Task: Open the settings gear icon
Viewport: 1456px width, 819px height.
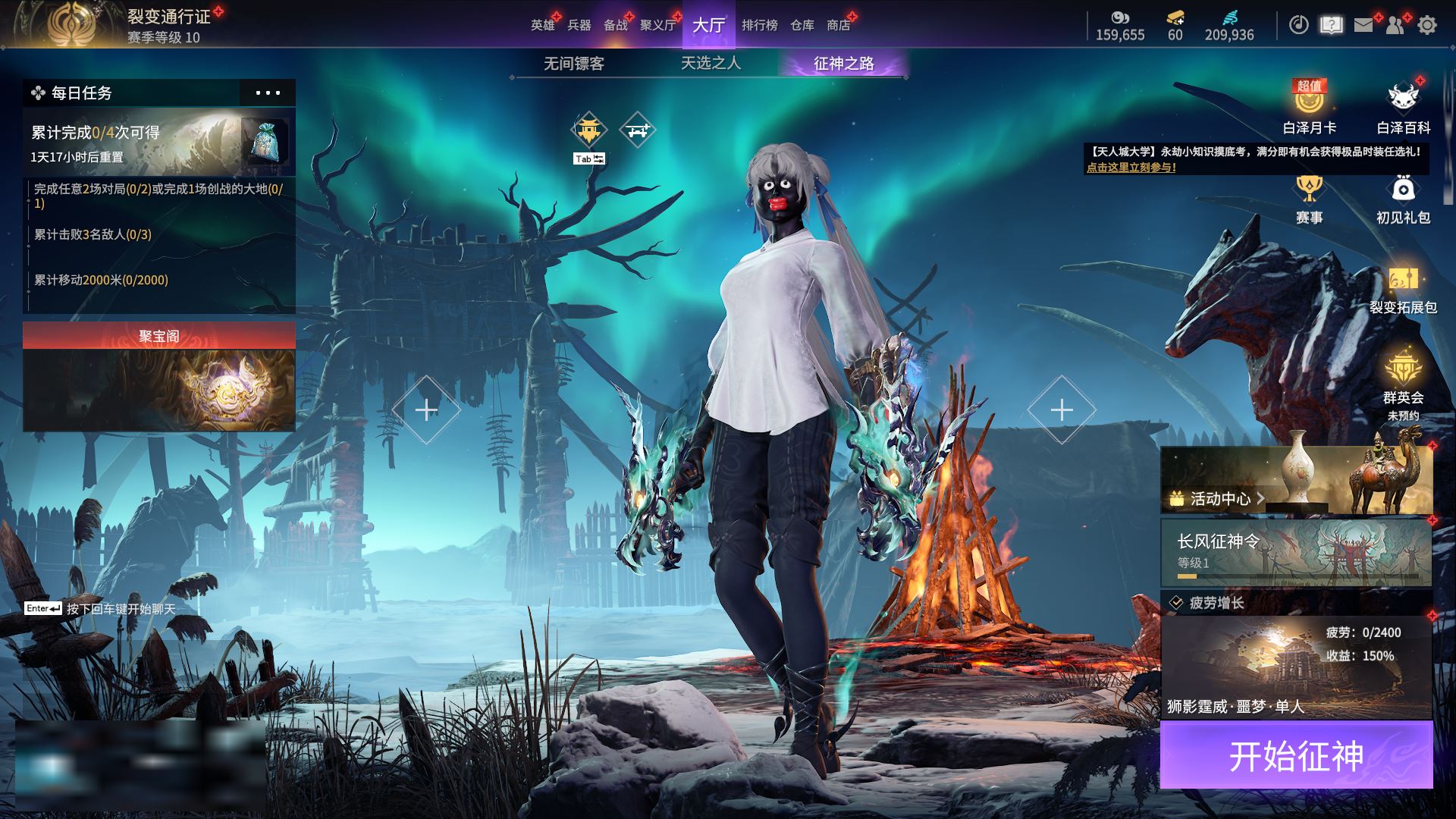Action: coord(1426,25)
